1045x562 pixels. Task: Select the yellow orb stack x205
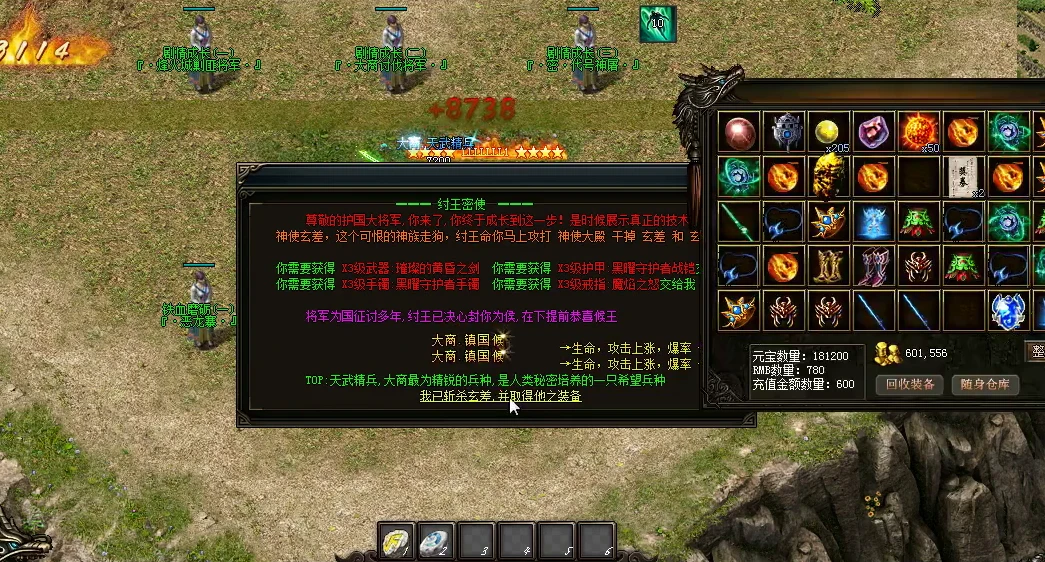point(830,131)
